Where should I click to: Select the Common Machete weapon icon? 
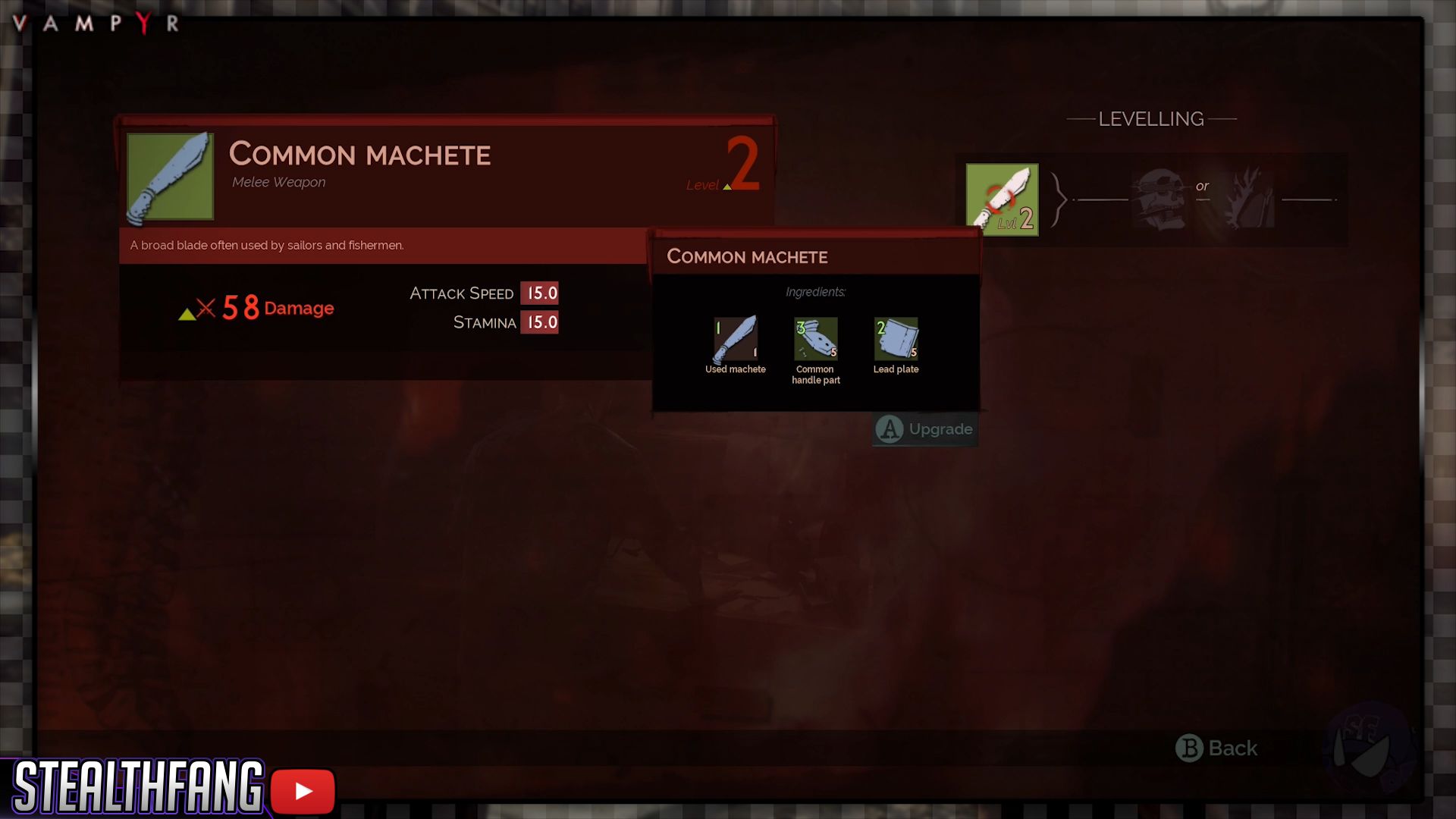pyautogui.click(x=170, y=175)
